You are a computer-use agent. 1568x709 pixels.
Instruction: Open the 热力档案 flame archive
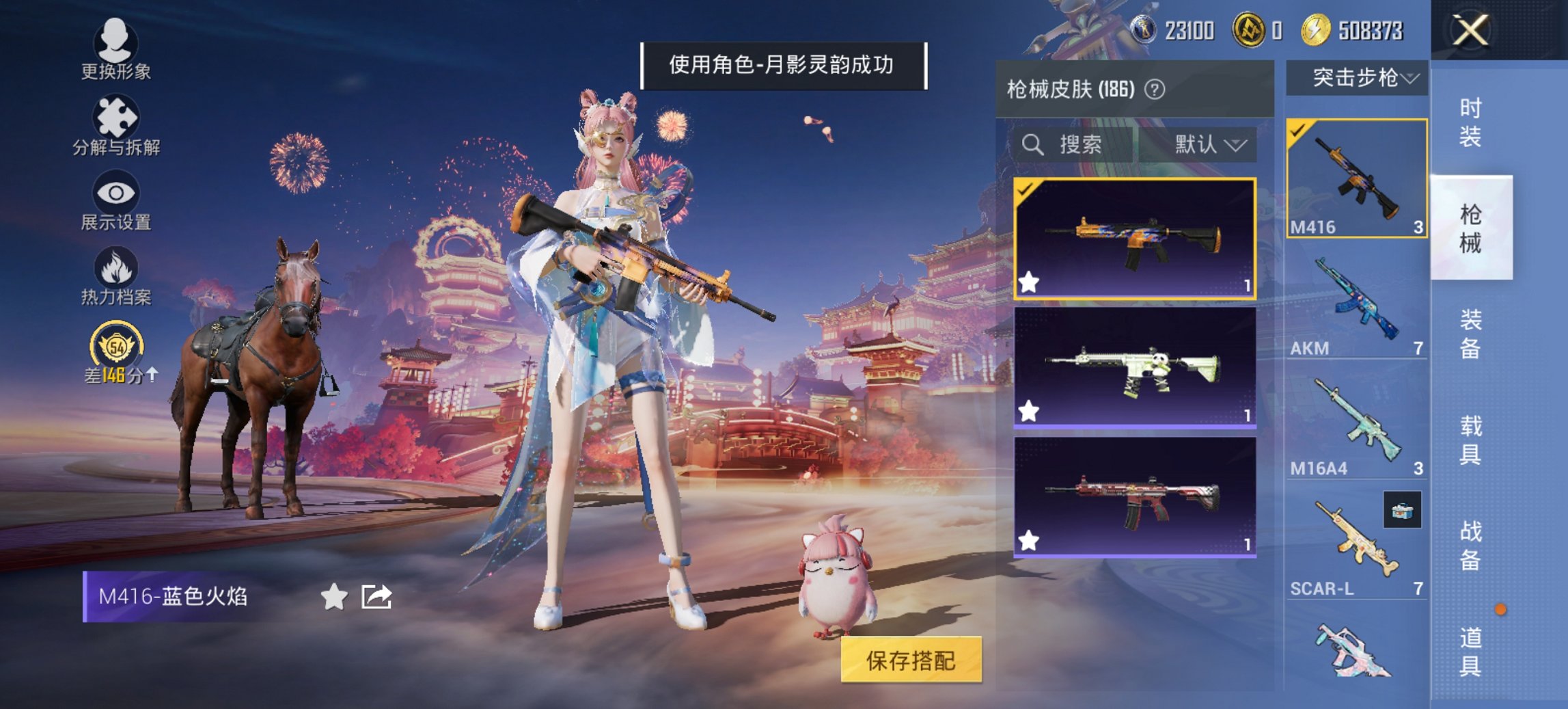(x=115, y=280)
